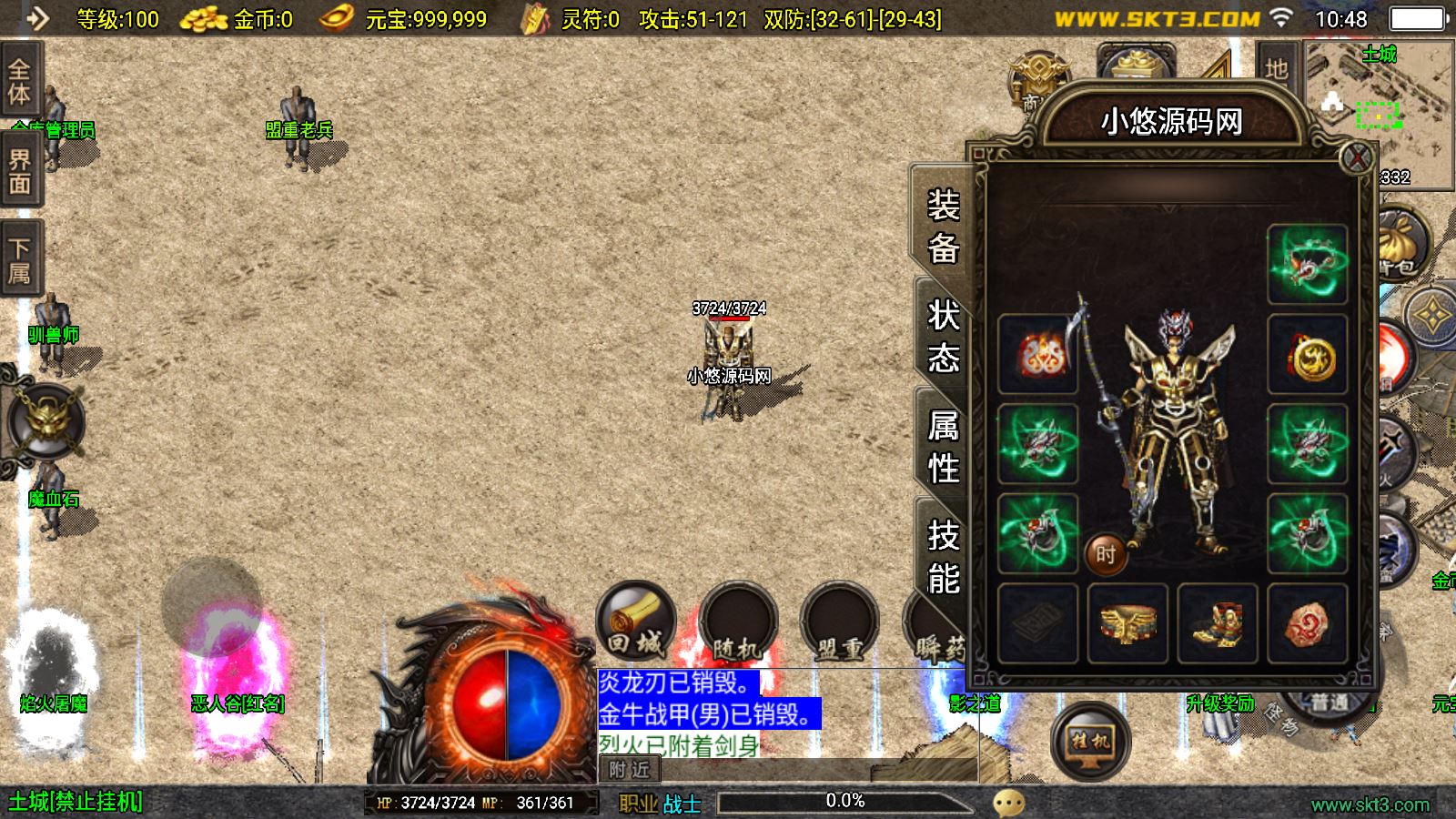Viewport: 1456px width, 819px height.
Task: Open the 界面 interface side tab
Action: [x=20, y=171]
